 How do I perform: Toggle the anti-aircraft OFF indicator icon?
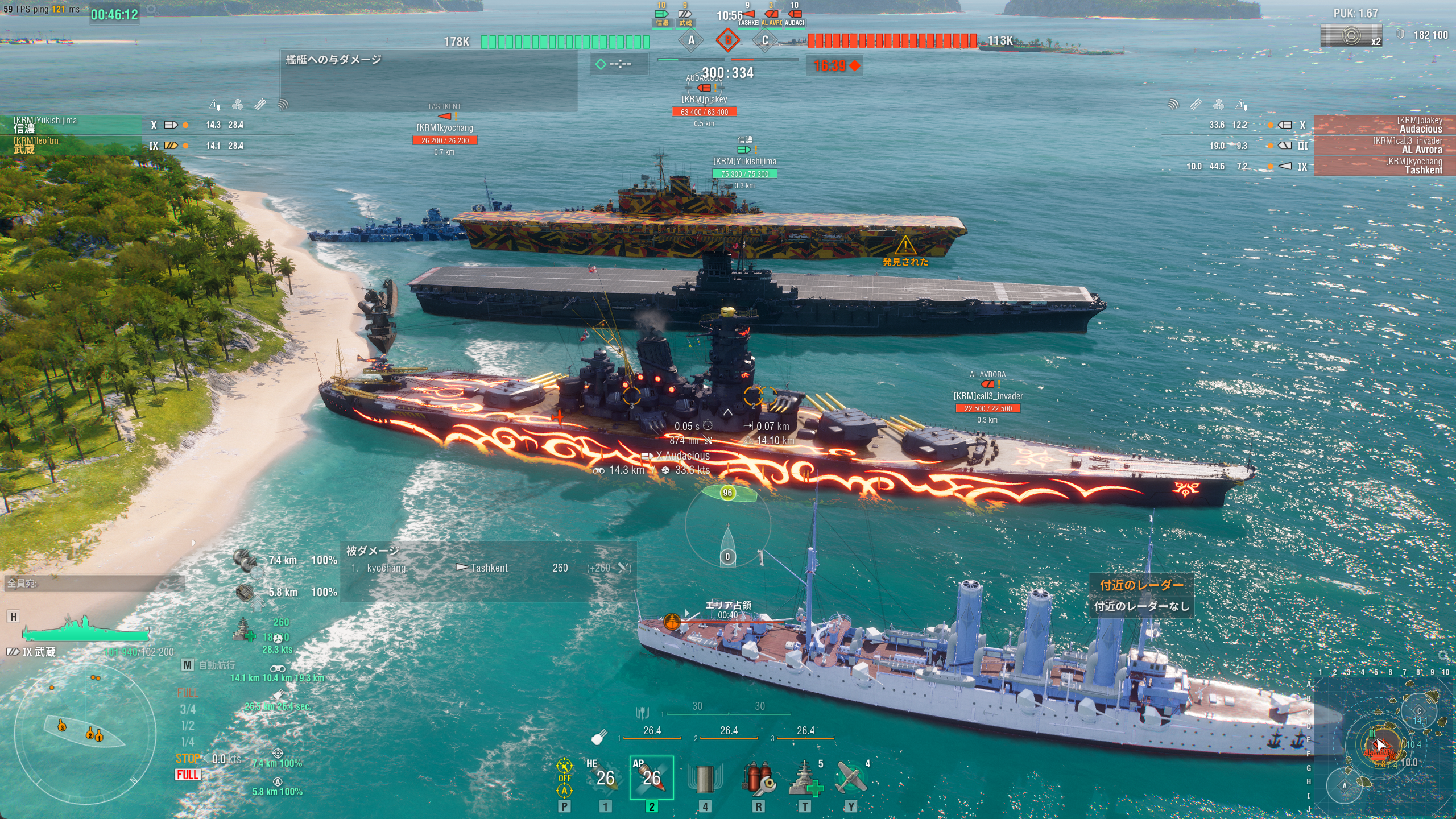(x=564, y=777)
